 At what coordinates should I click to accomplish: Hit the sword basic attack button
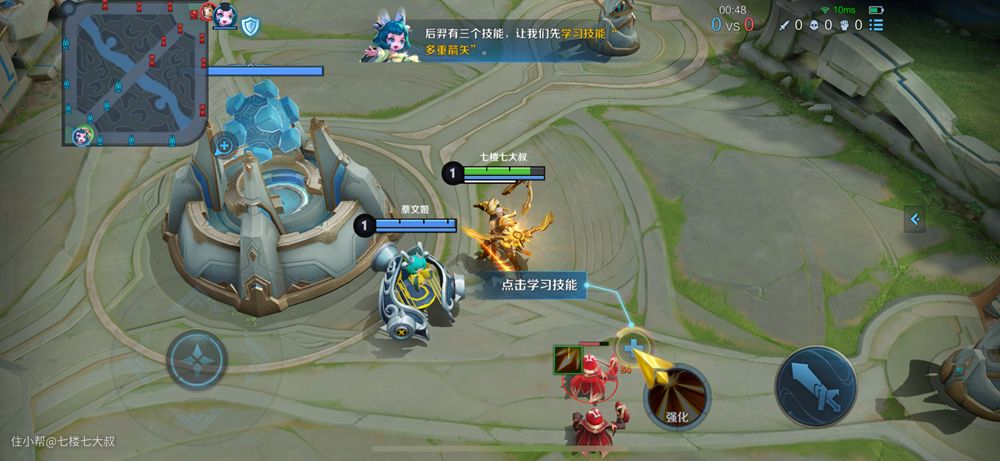tap(815, 387)
